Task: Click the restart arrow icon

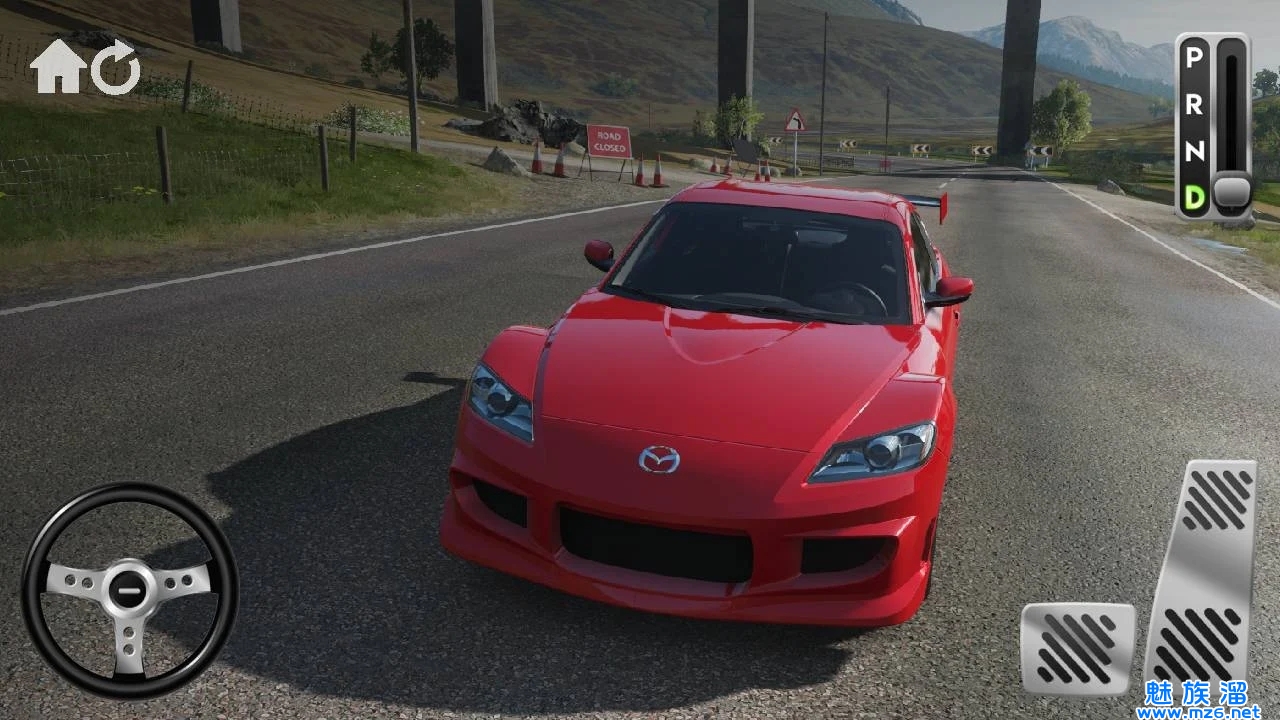Action: tap(115, 69)
